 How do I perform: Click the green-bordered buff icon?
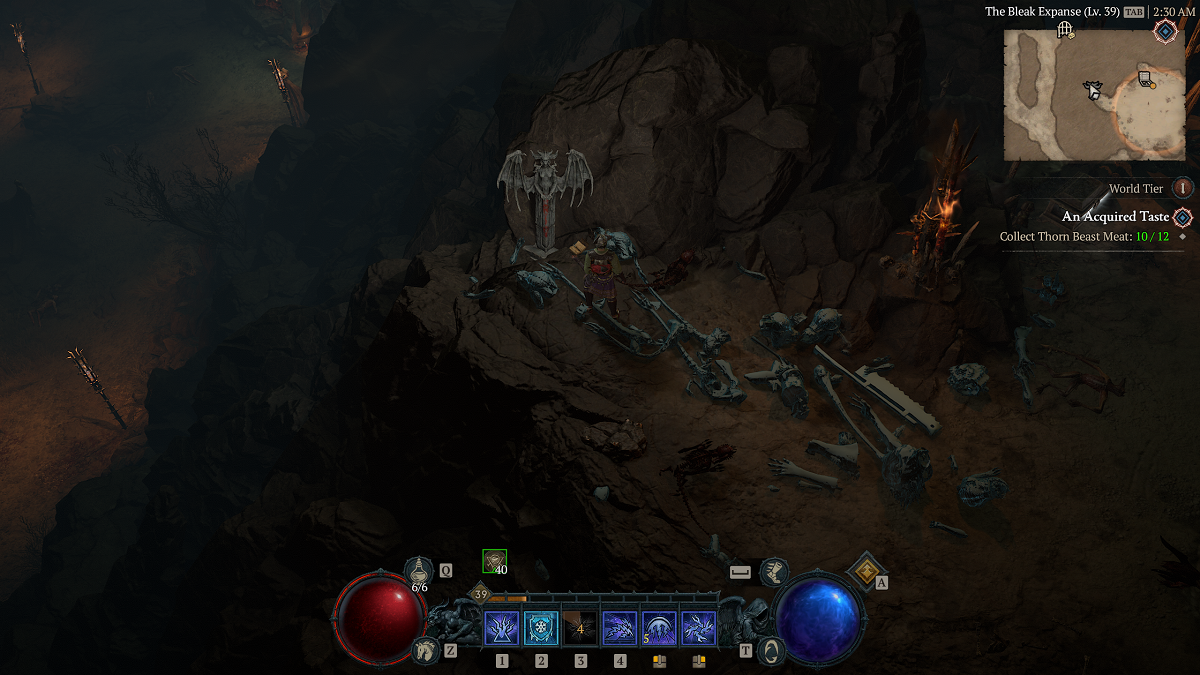pos(494,561)
